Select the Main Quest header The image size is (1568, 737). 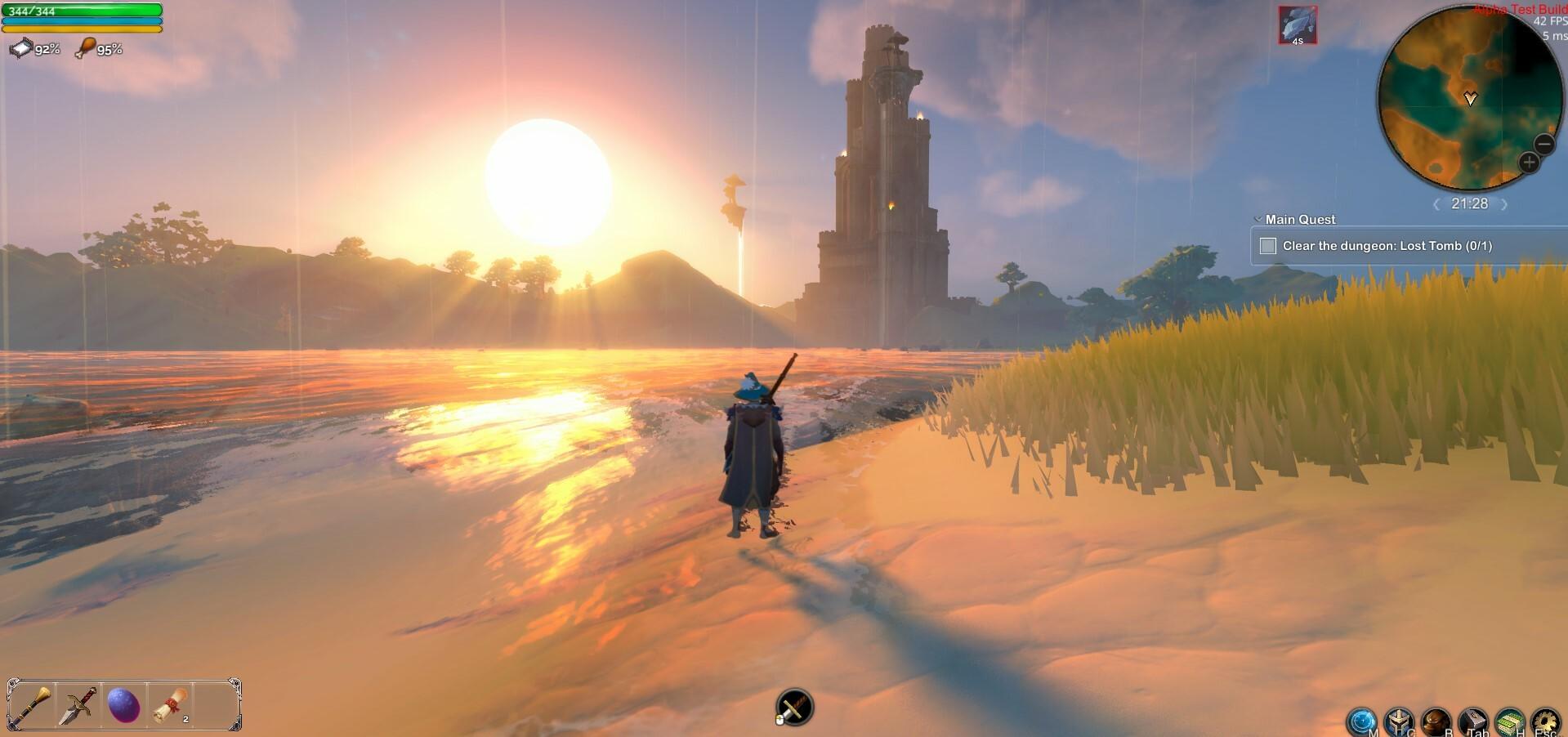1299,219
